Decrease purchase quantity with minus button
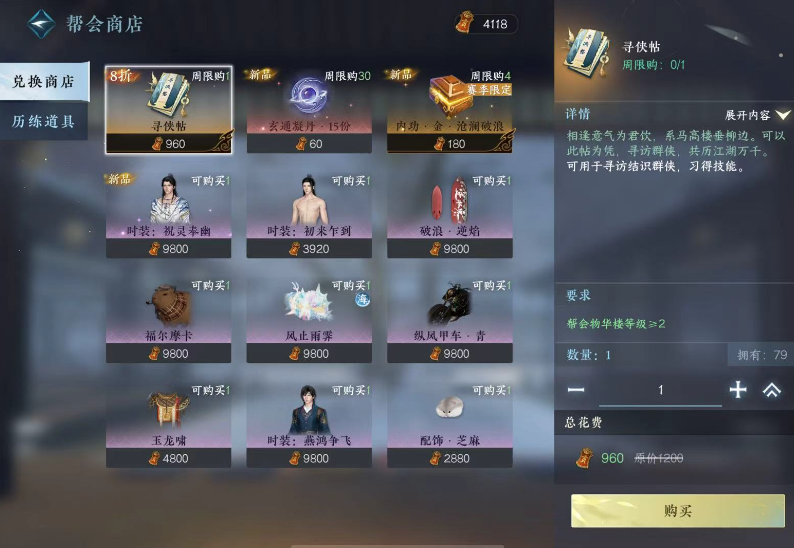794x548 pixels. [x=576, y=390]
